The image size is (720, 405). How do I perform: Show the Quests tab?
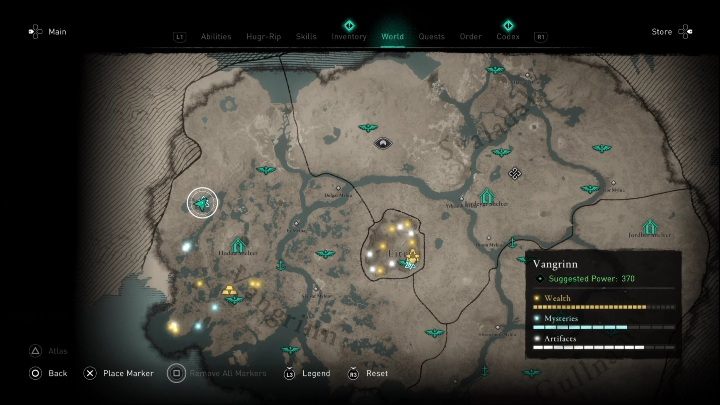[432, 37]
